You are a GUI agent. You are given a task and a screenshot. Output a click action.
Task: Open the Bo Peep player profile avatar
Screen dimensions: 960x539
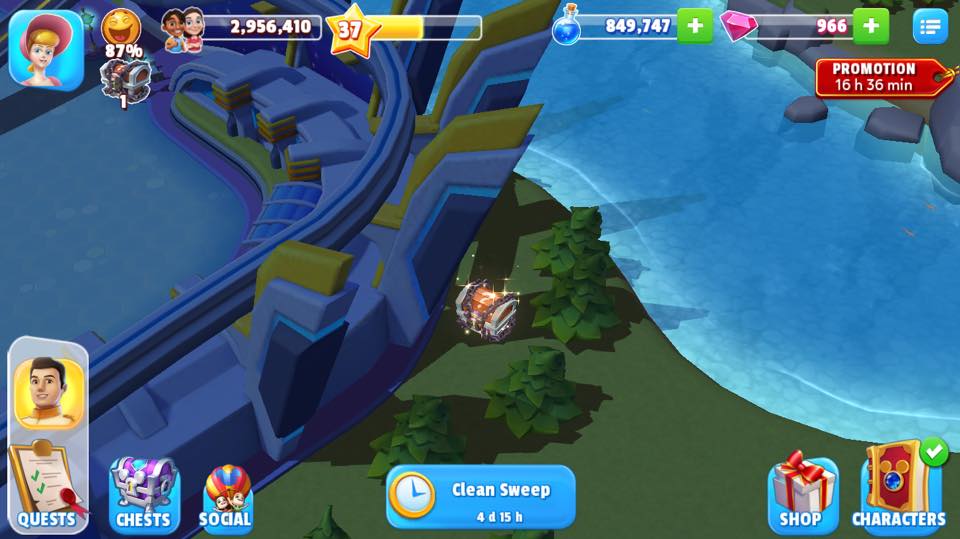click(45, 47)
